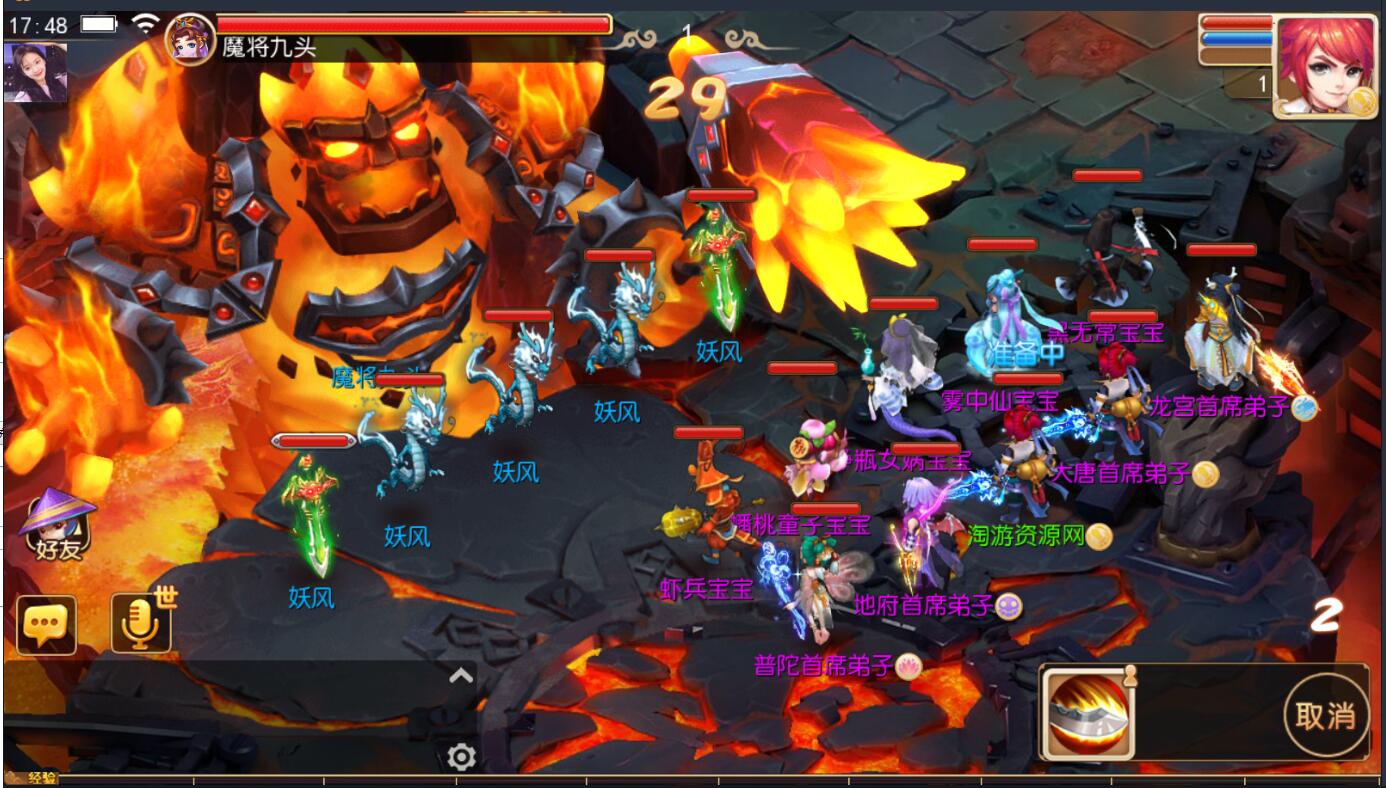
Task: Open the red-haired player character portrait
Action: point(1324,66)
